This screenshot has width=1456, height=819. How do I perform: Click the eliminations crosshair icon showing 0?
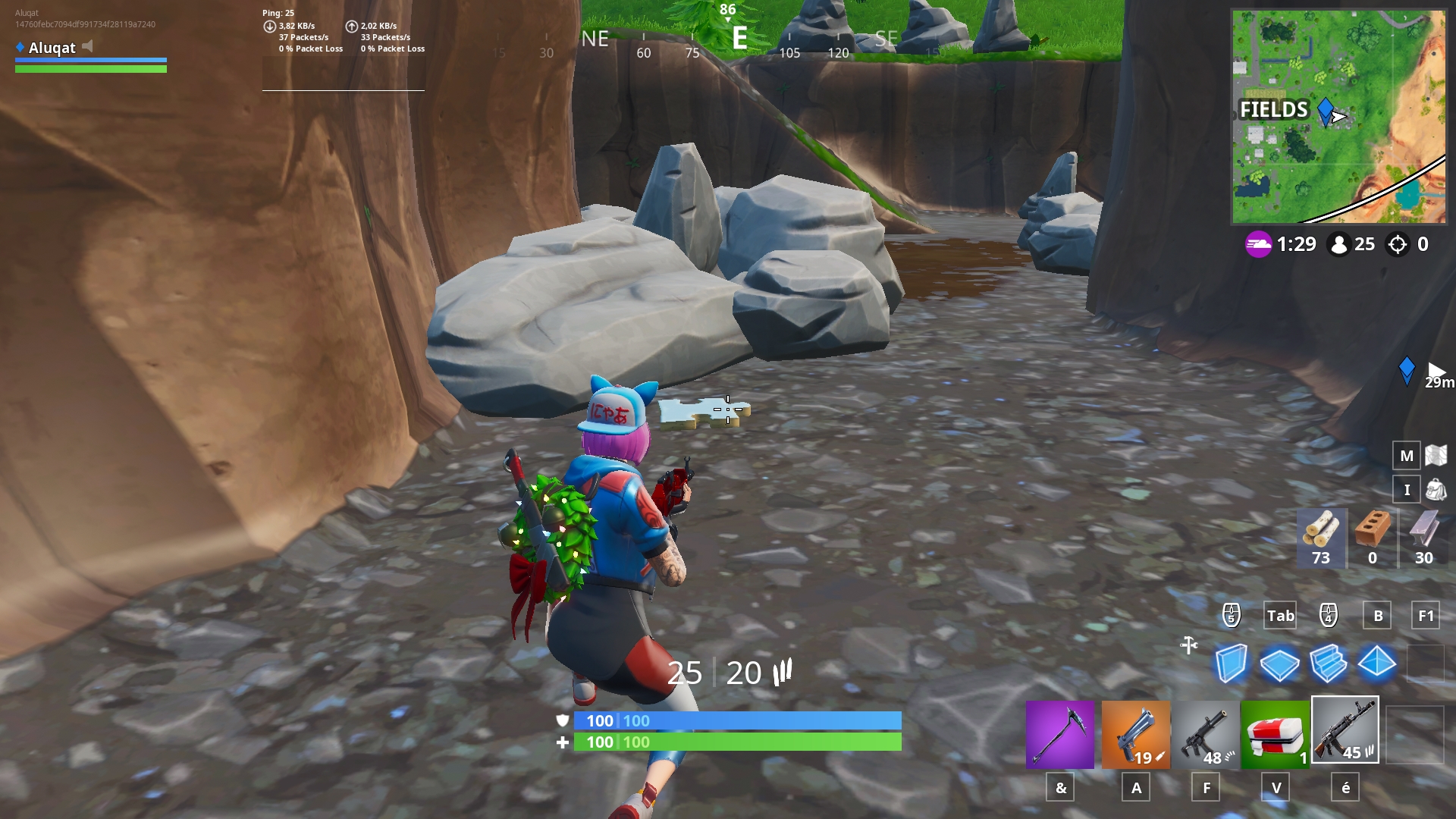click(x=1396, y=244)
